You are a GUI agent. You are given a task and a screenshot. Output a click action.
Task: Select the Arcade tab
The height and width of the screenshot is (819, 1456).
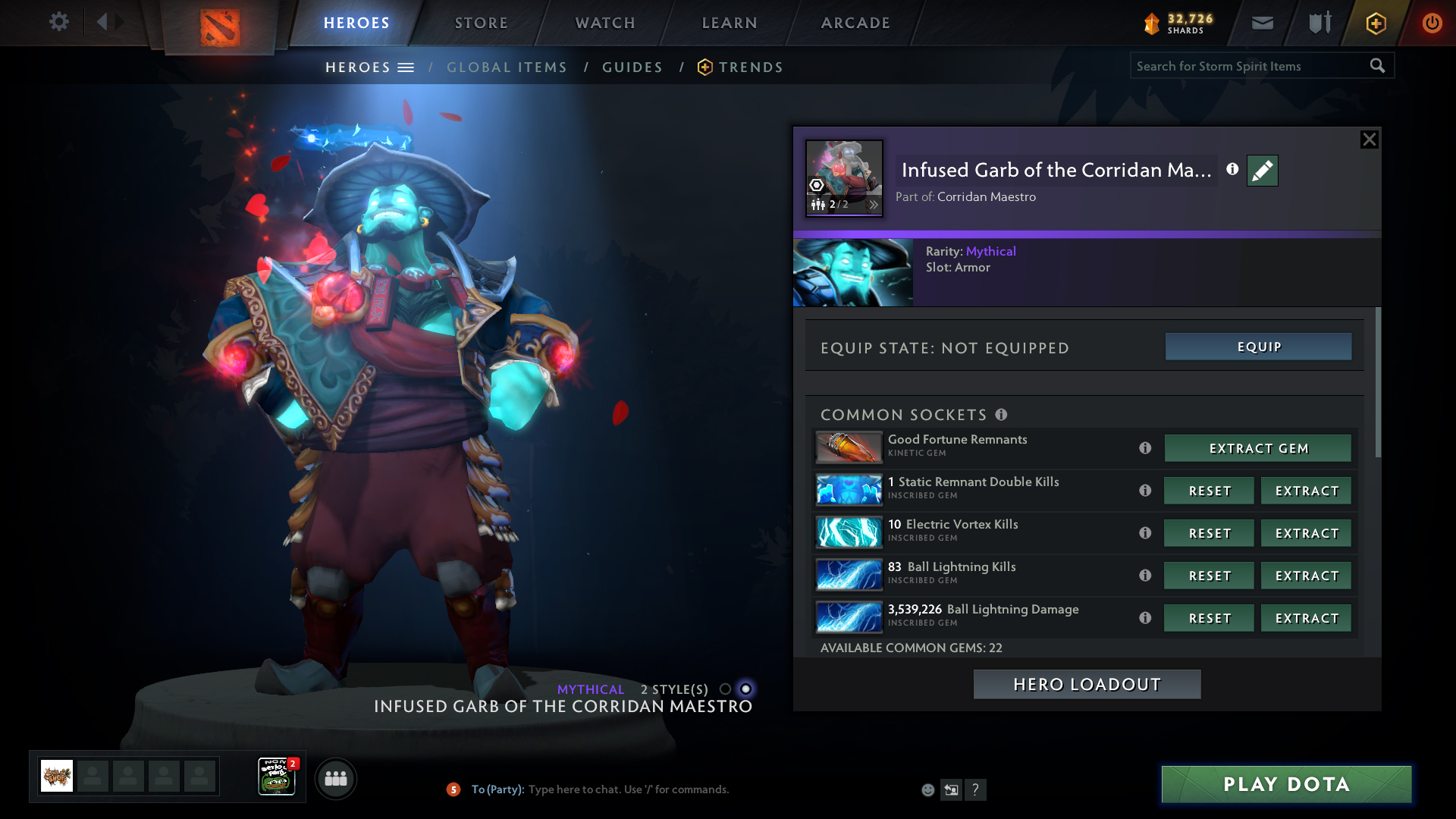[855, 23]
